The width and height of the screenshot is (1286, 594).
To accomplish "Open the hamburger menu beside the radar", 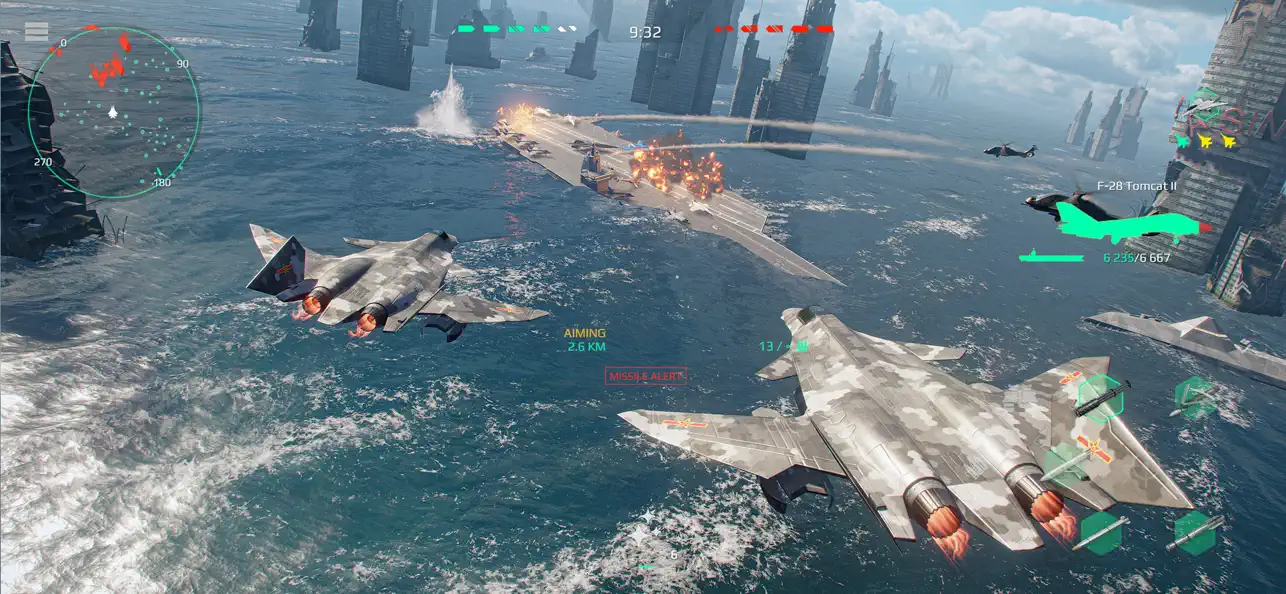I will tap(36, 32).
